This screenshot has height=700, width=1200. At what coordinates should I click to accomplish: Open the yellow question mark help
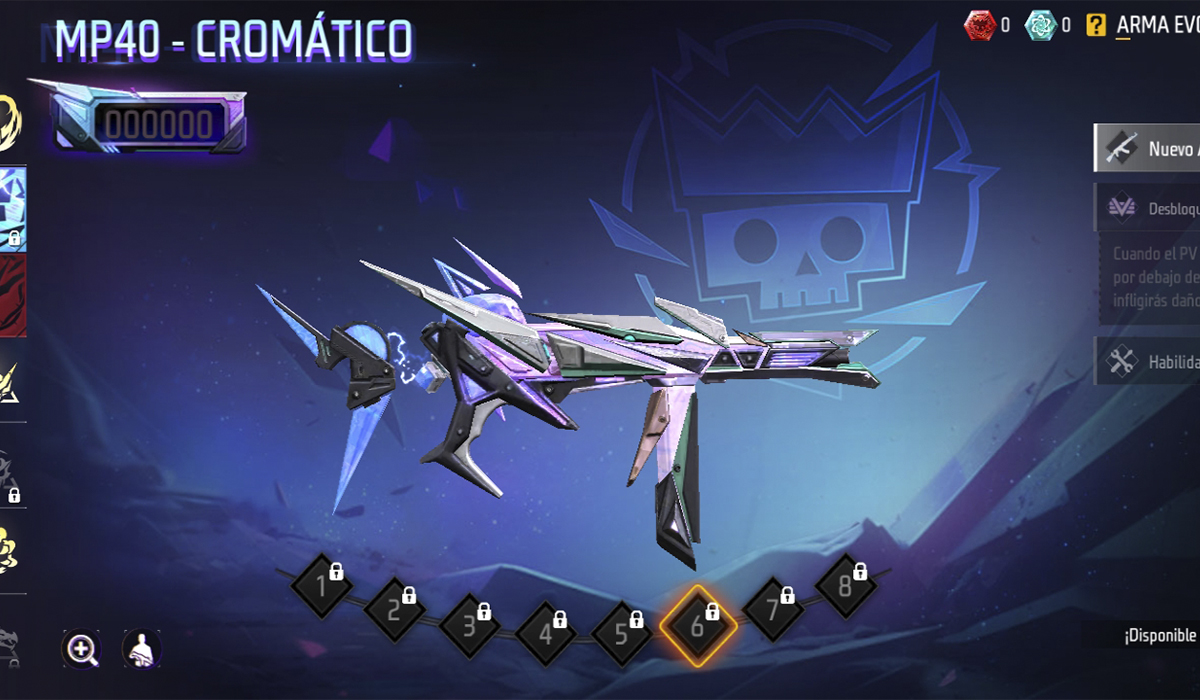point(1096,26)
